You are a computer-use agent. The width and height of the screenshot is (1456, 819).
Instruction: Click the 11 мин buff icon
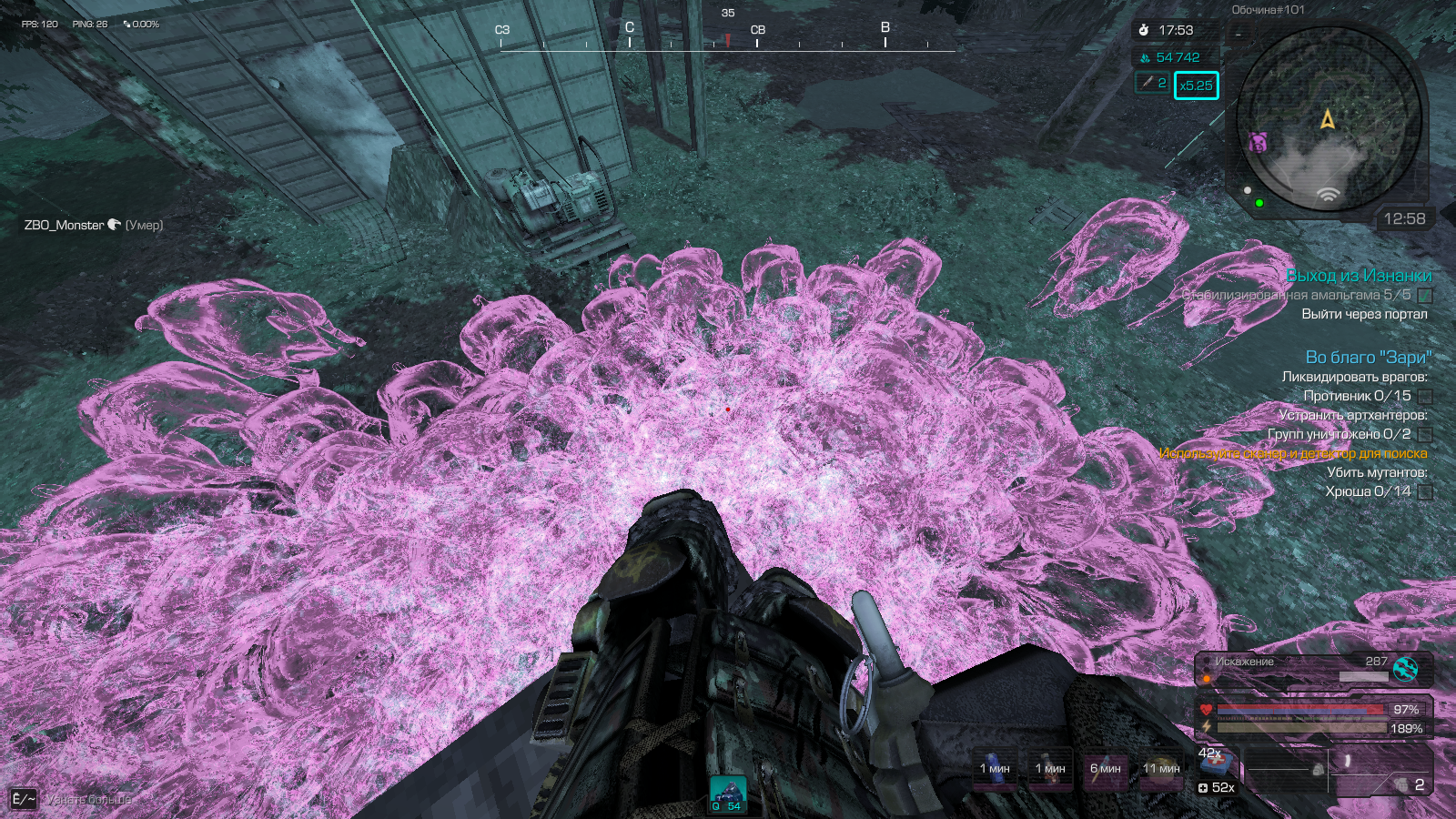1161,769
